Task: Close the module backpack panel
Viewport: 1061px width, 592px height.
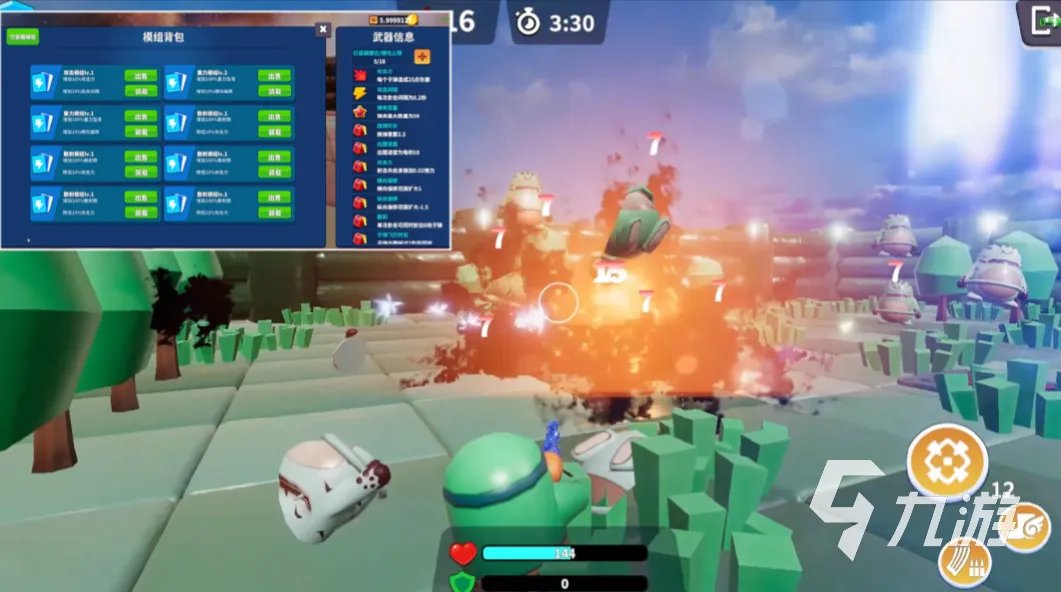Action: point(322,29)
